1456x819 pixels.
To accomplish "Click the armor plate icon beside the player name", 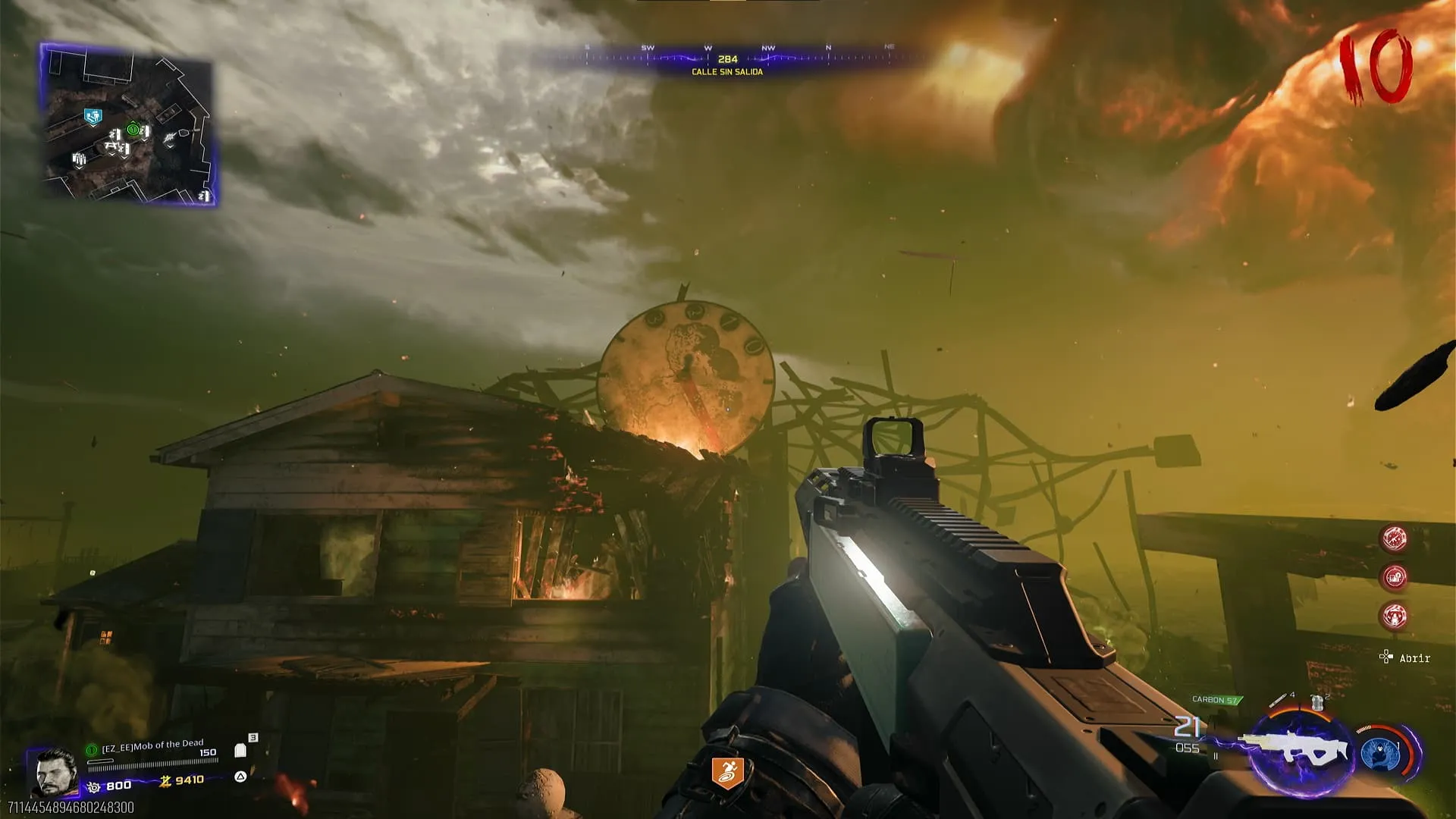I will 240,750.
